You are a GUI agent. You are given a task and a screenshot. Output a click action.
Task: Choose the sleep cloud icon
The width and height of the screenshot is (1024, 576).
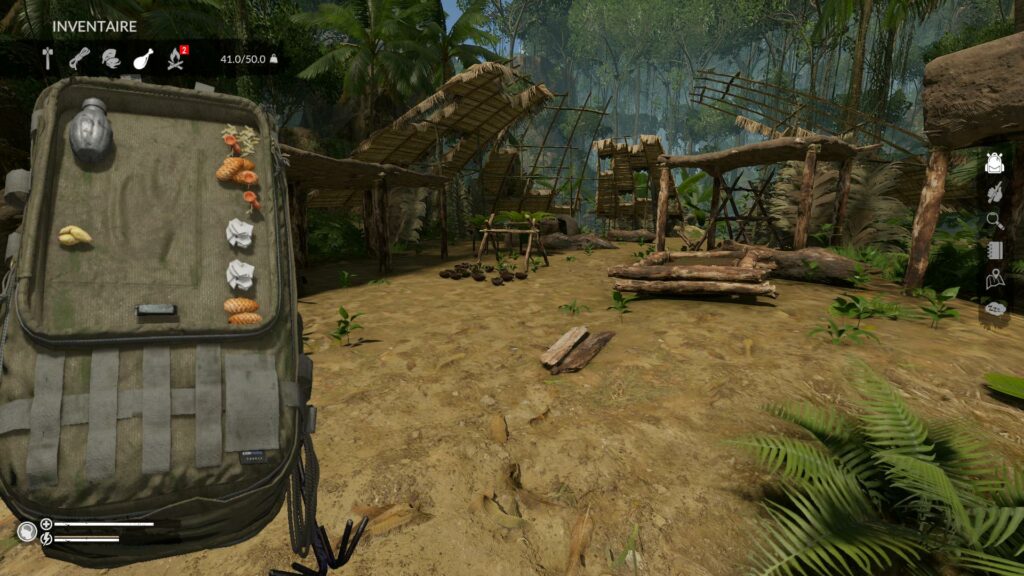994,309
